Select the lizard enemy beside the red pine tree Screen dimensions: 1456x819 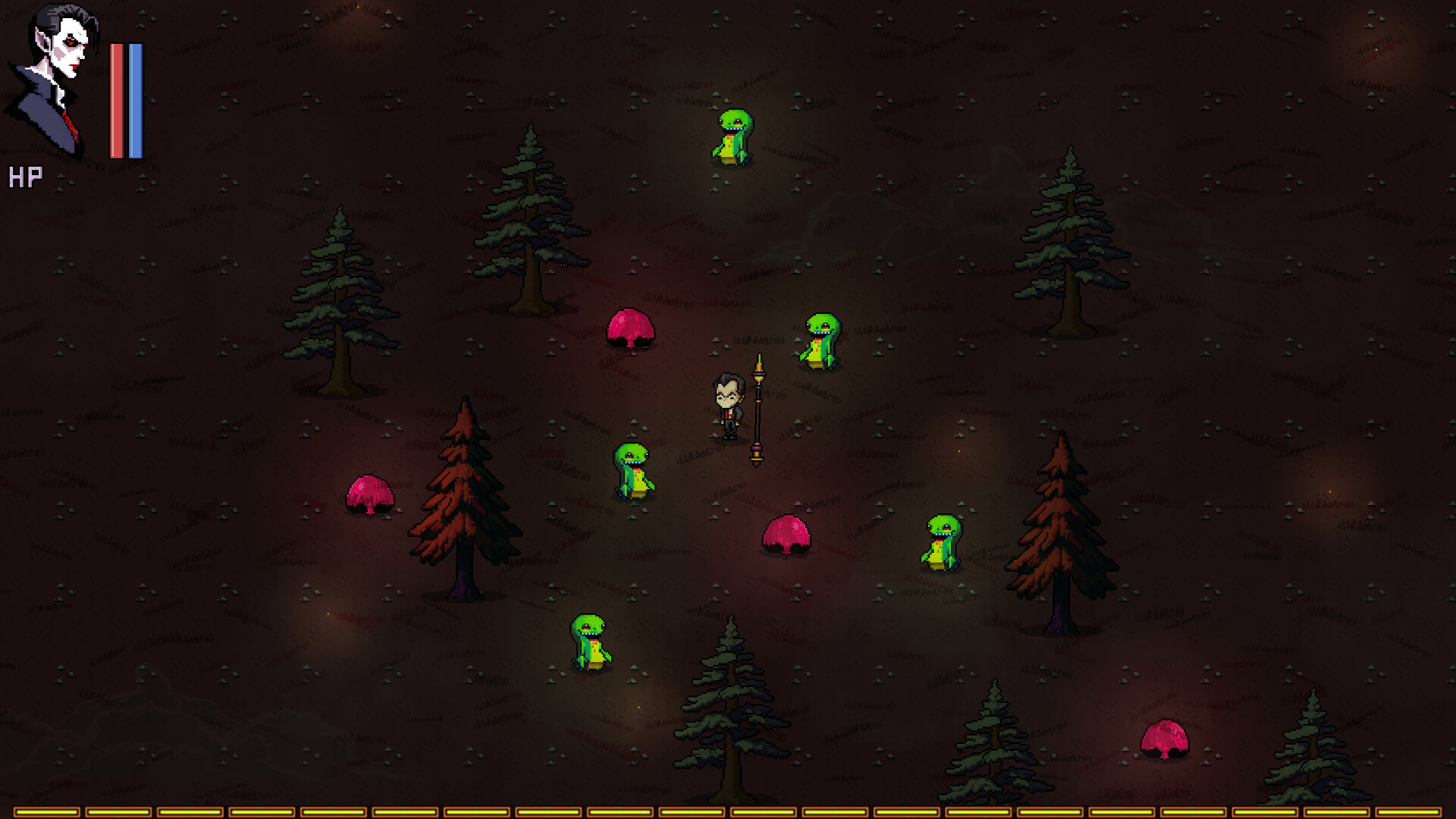943,542
